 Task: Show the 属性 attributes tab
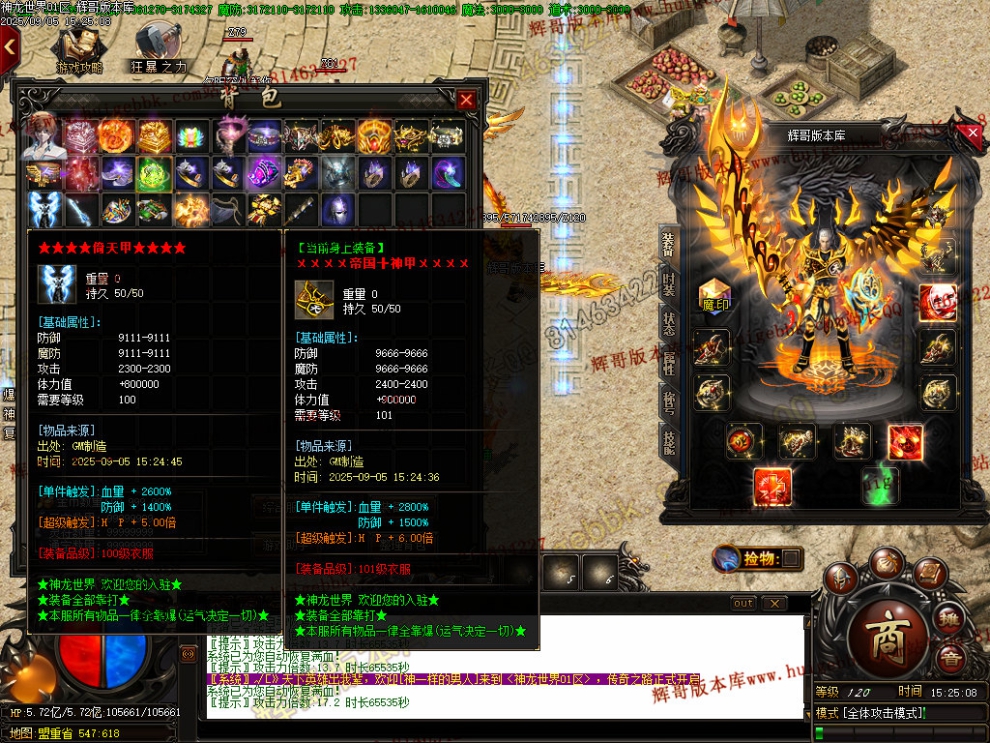[668, 363]
